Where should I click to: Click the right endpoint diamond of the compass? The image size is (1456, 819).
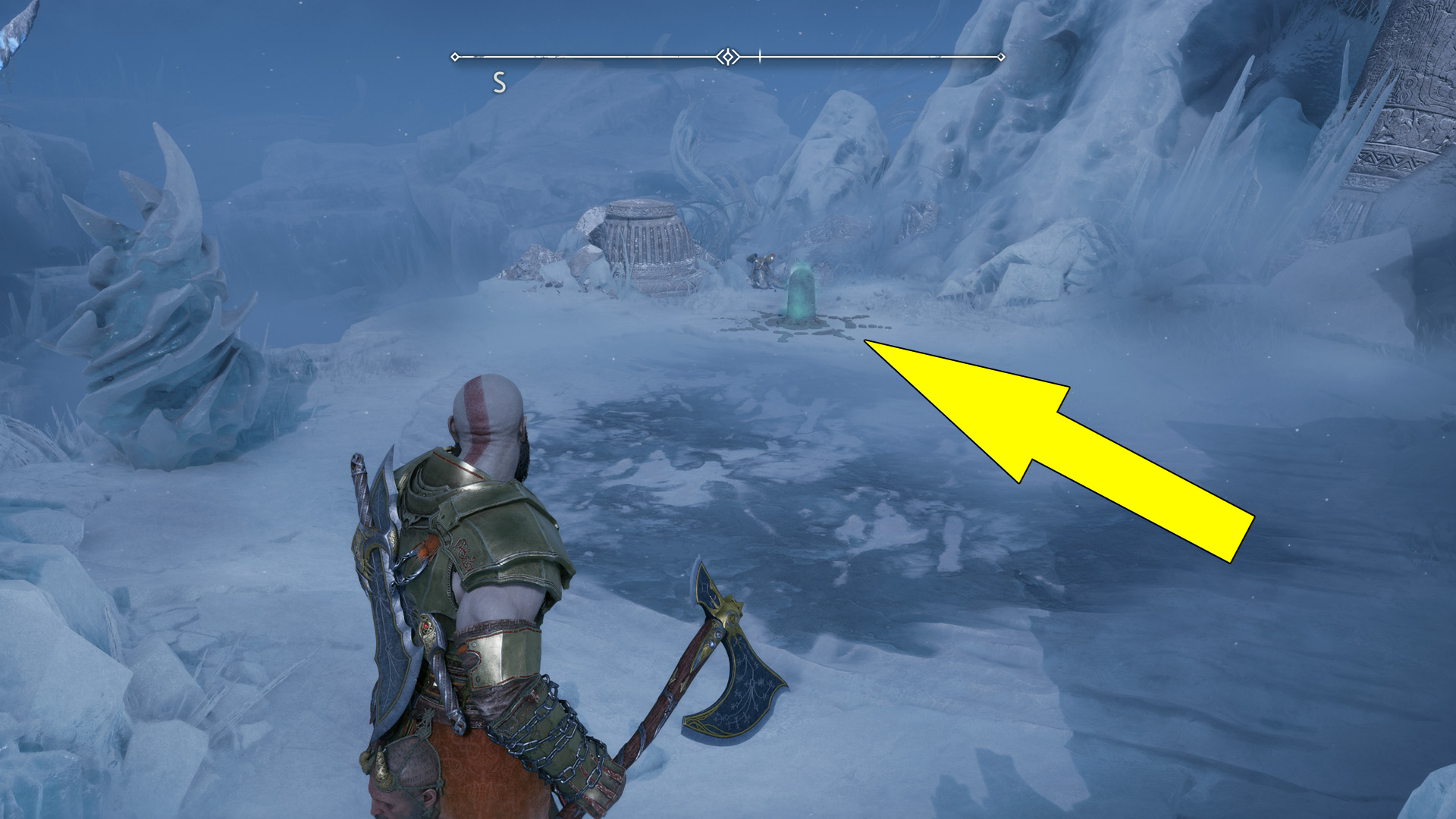(1003, 55)
